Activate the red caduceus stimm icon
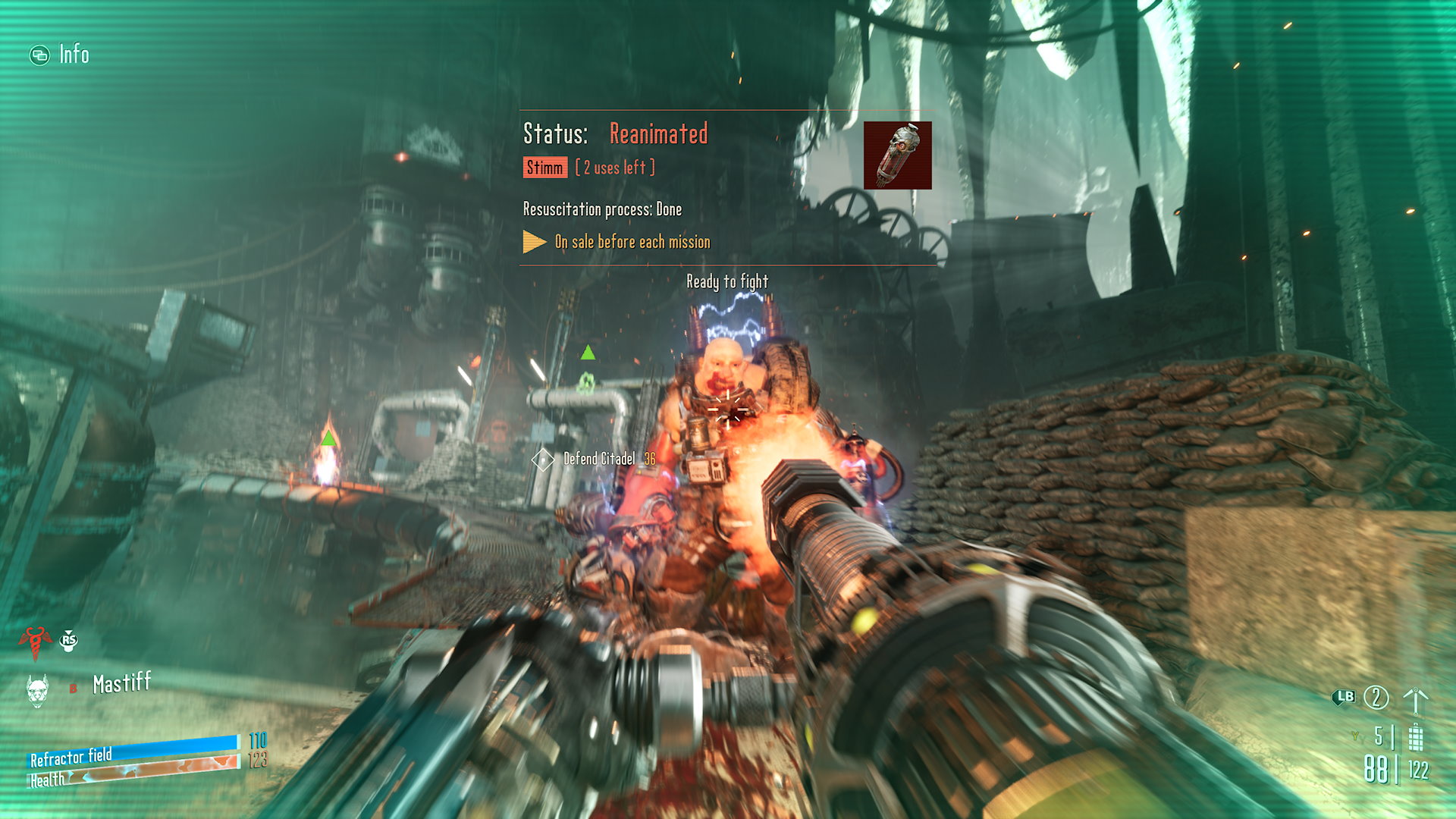Image resolution: width=1456 pixels, height=819 pixels. [x=34, y=642]
